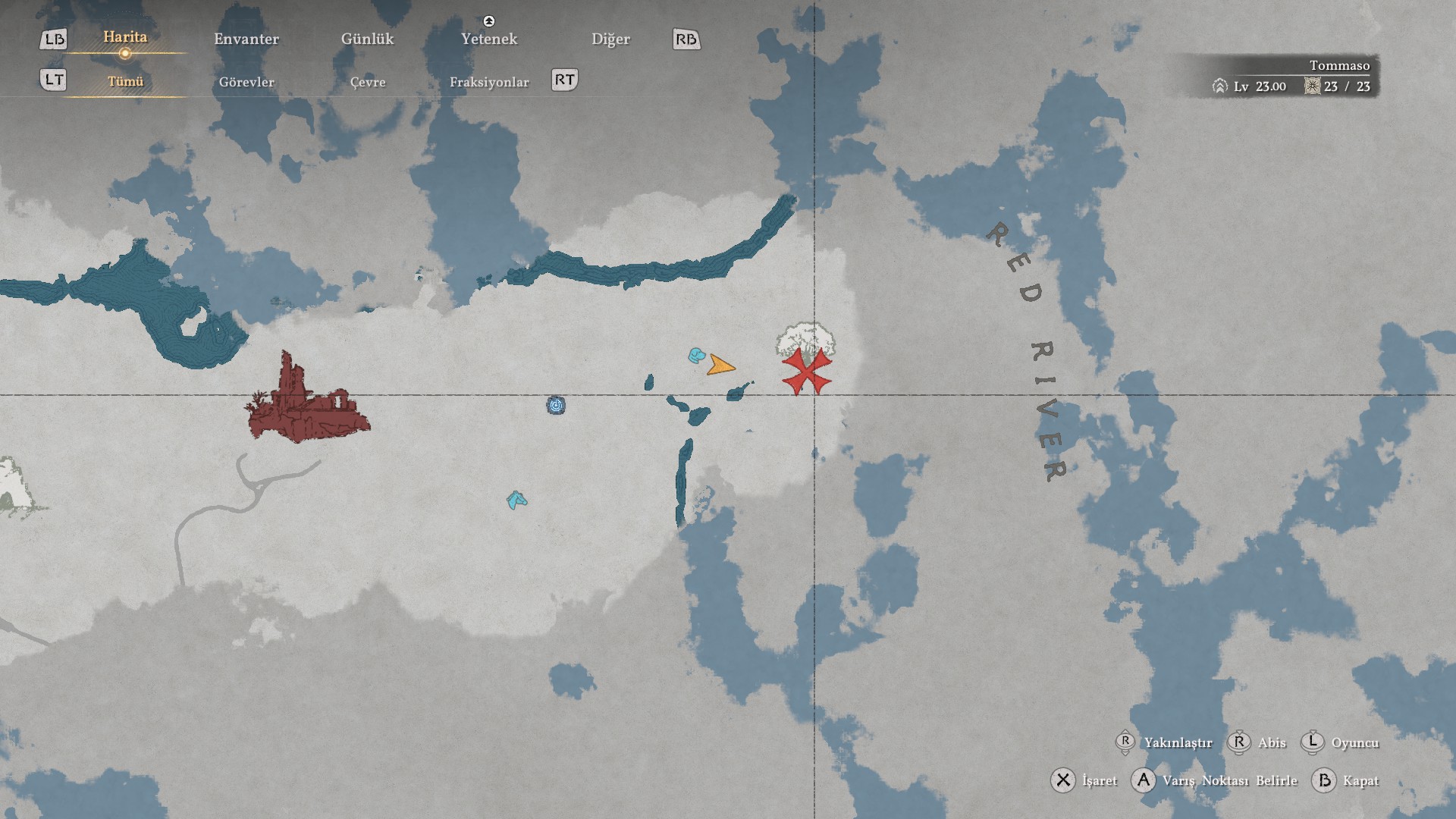Show the Tümü map filter

(x=125, y=82)
